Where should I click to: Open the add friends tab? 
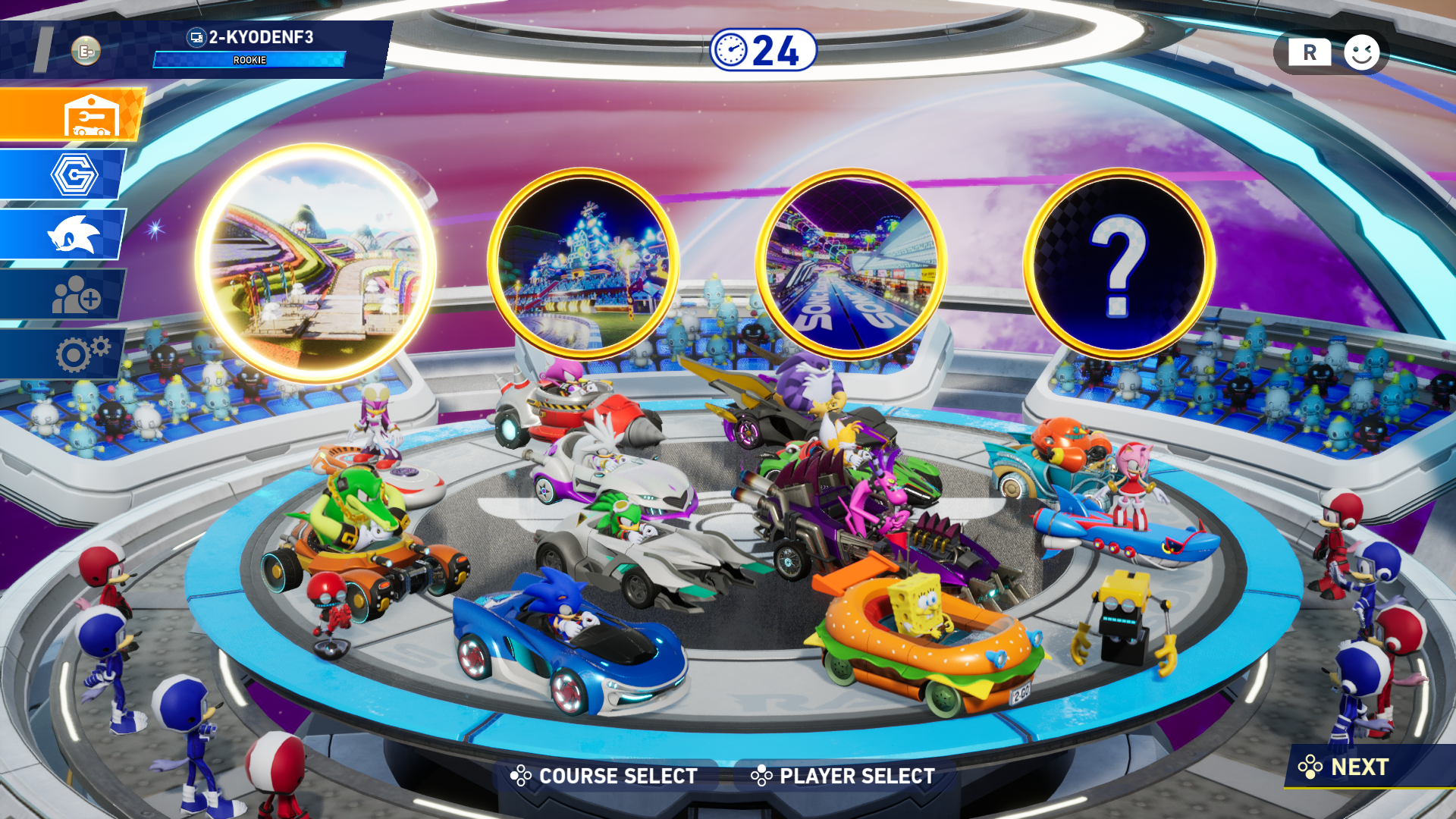click(64, 294)
